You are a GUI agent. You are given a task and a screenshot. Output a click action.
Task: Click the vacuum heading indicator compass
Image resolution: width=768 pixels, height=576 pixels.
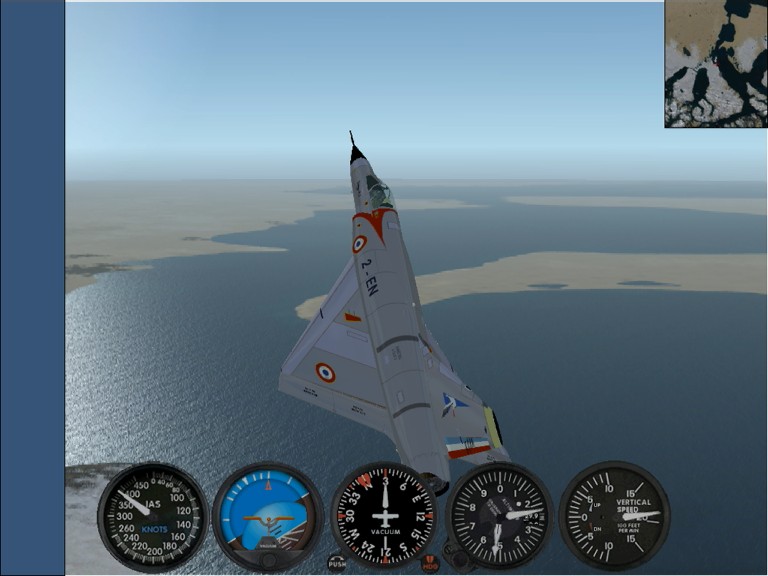pos(384,516)
